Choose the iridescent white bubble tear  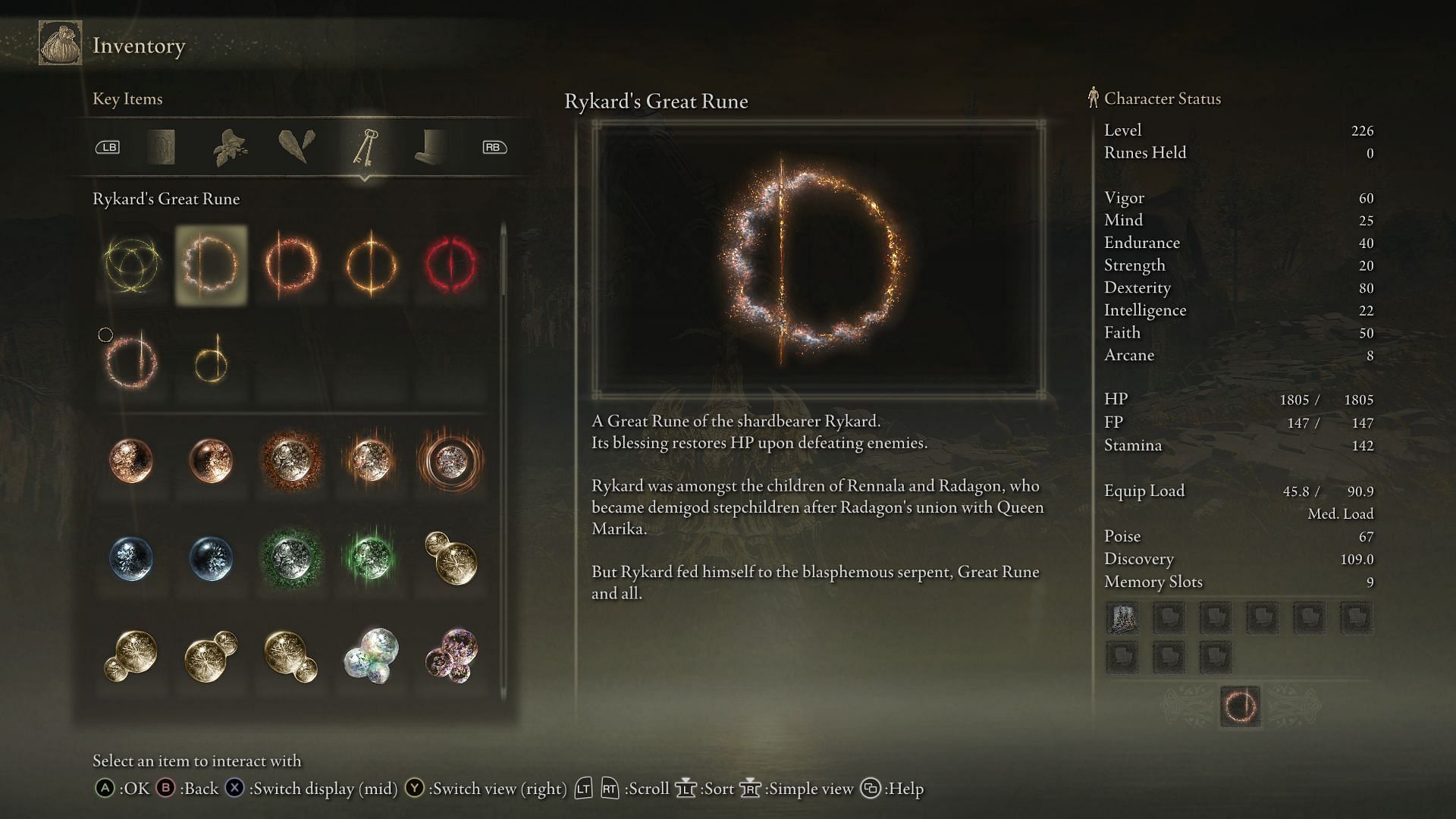coord(371,655)
